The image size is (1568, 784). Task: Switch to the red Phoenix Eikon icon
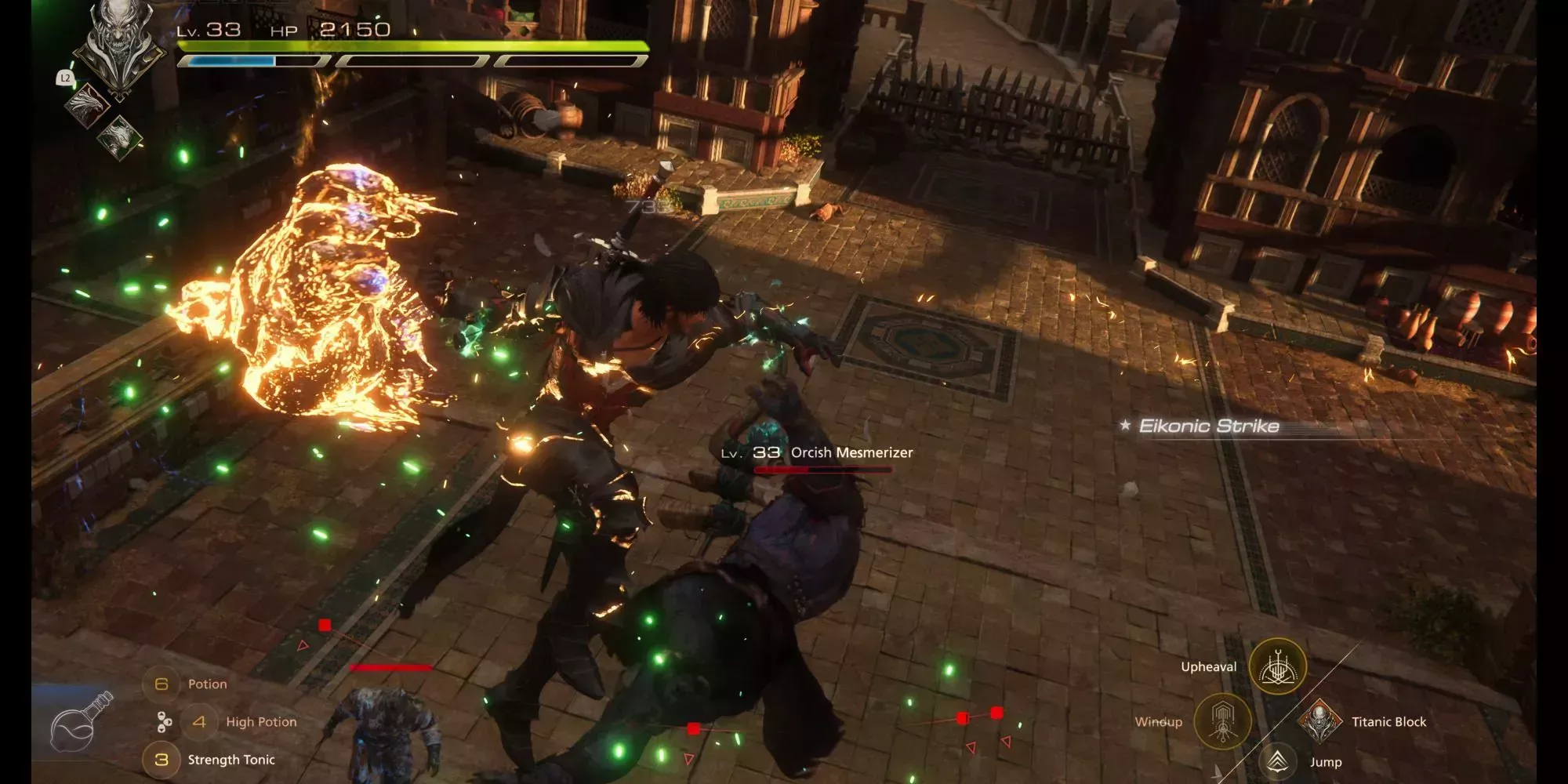88,105
